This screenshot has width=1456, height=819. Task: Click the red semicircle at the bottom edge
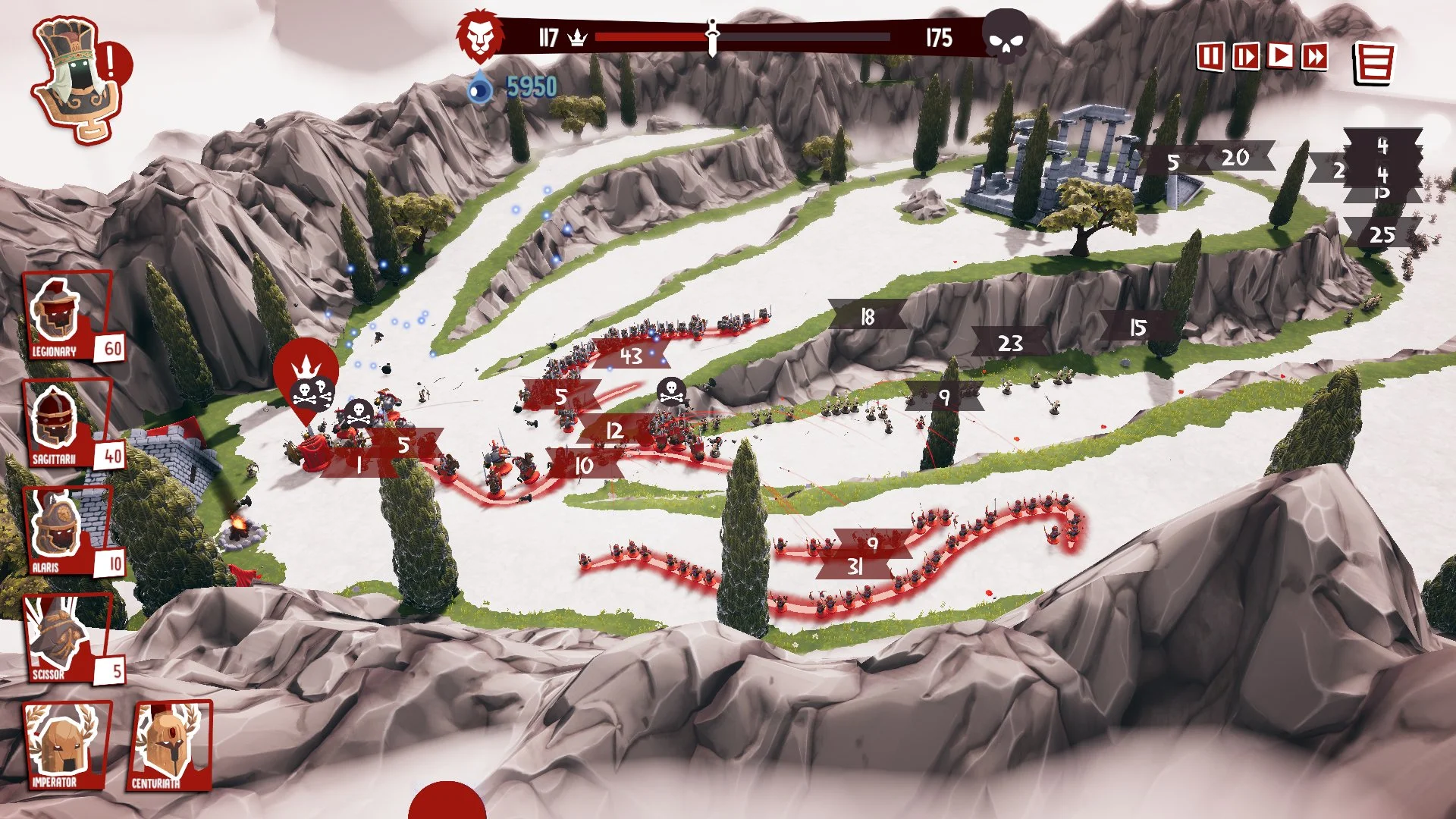447,804
